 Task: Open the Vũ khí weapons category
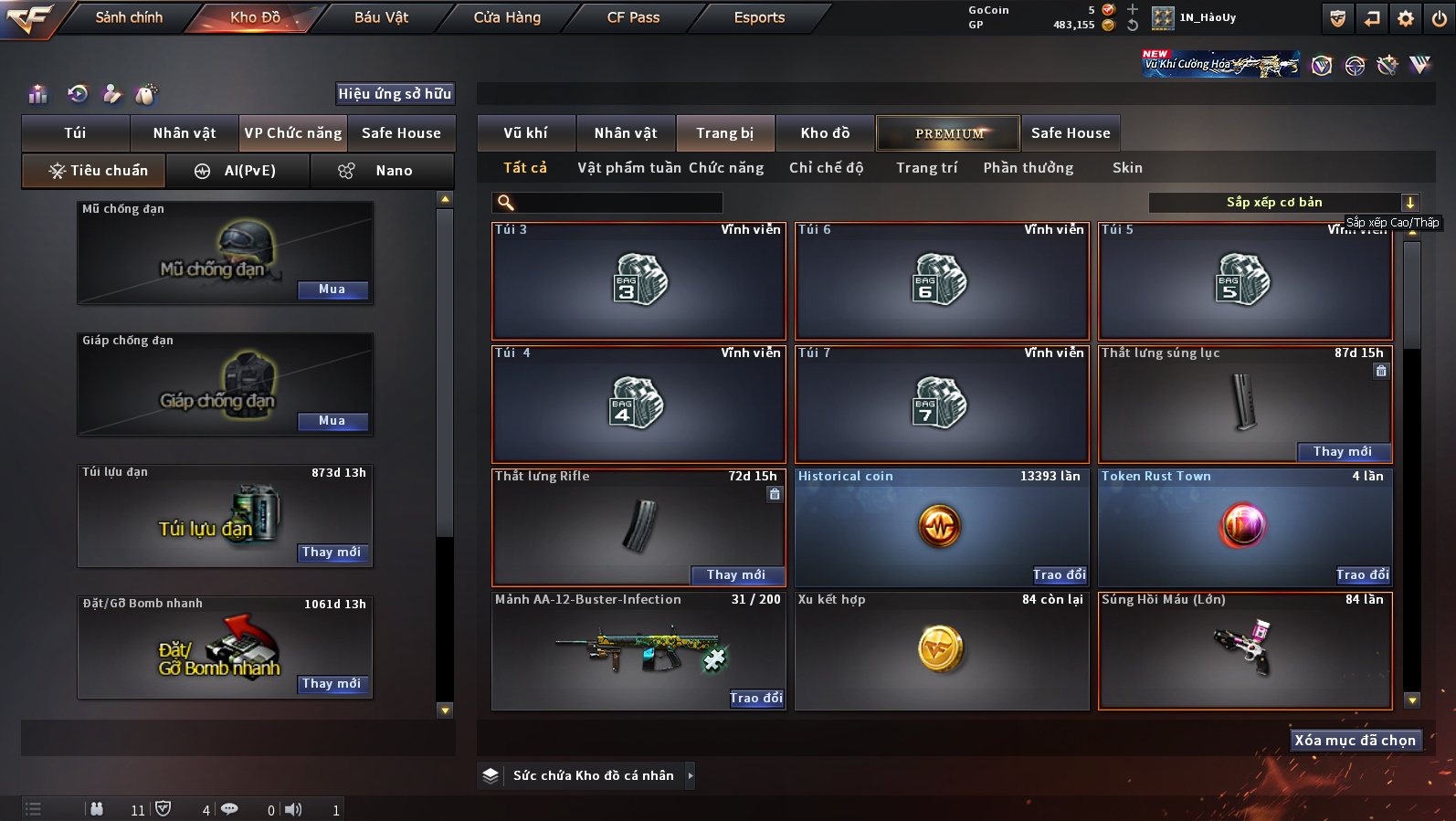tap(526, 133)
